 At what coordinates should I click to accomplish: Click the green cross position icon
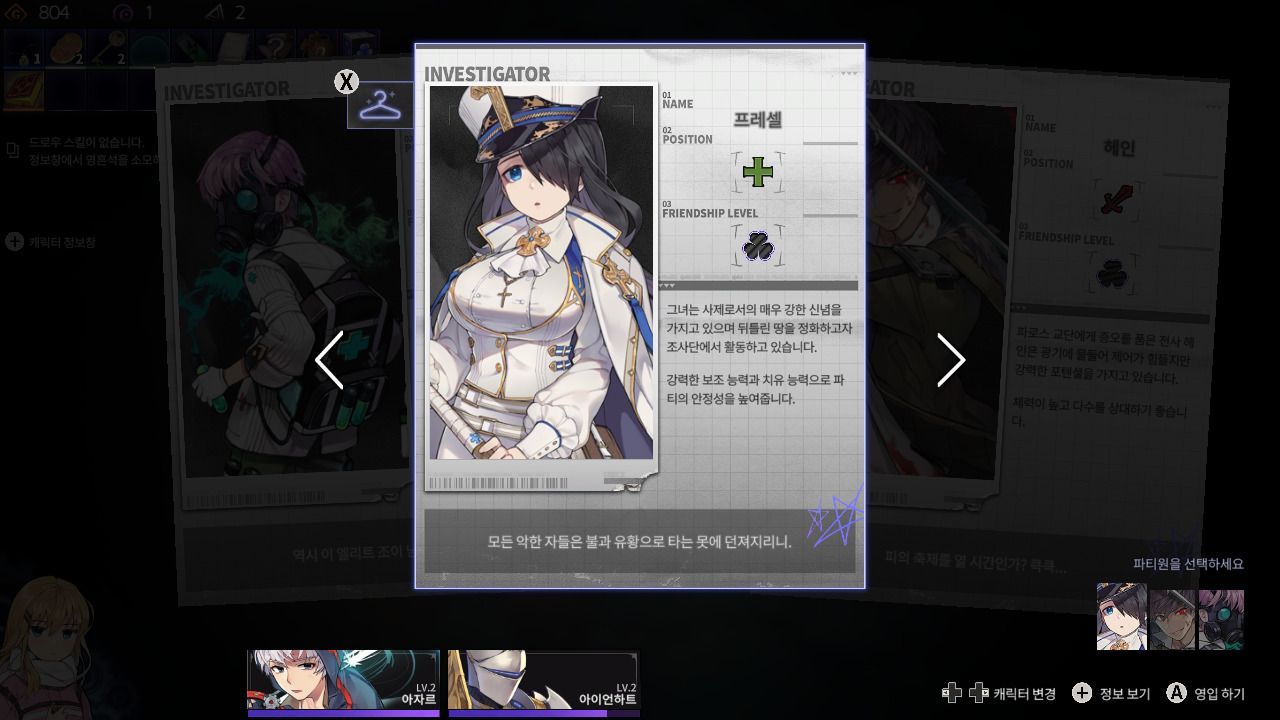[758, 172]
